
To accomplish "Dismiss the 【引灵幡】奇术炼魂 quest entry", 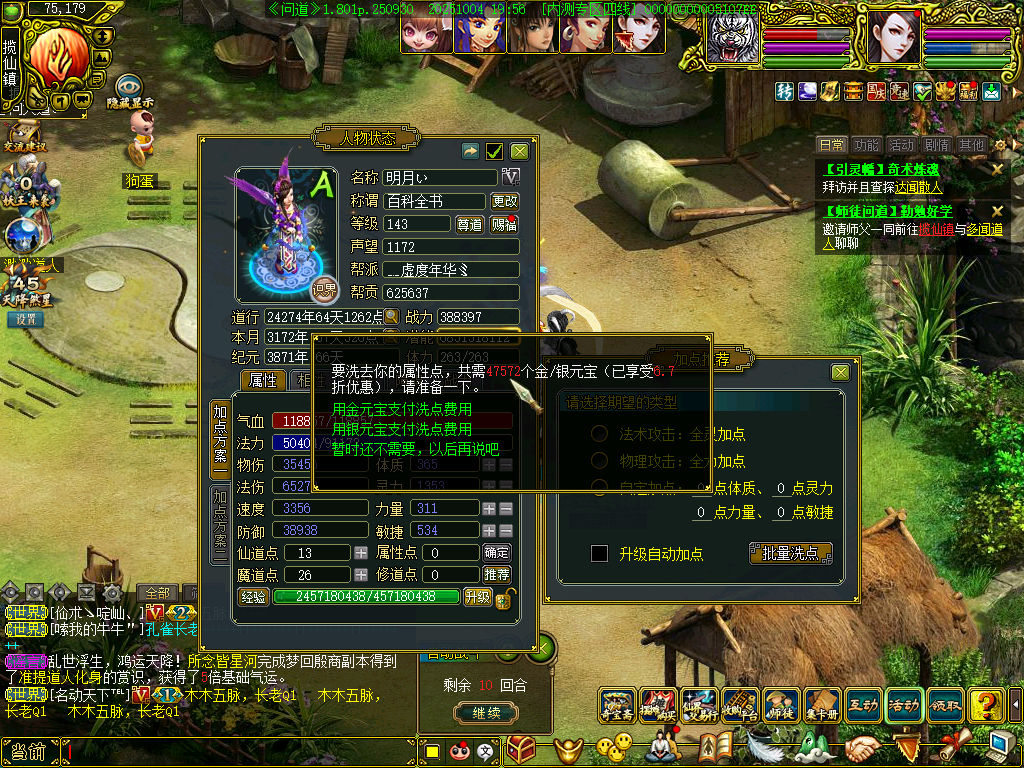I will click(x=997, y=169).
